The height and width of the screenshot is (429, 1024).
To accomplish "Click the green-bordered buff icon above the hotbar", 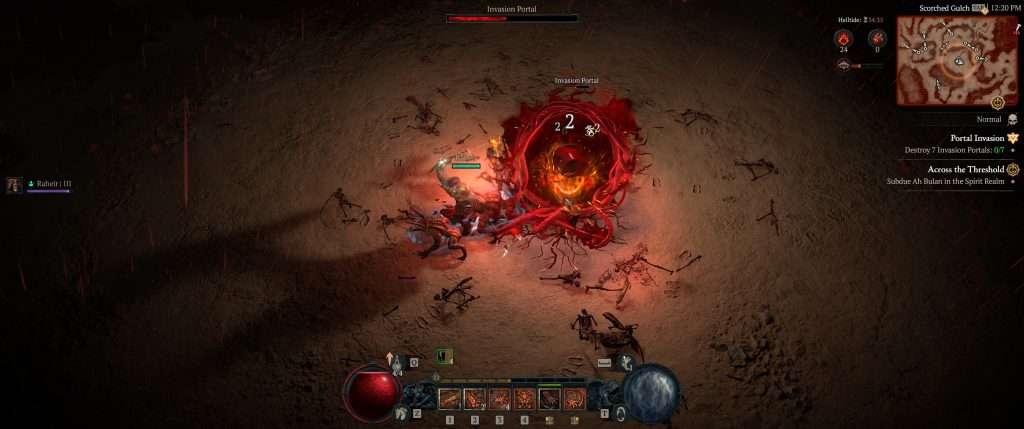I will pos(445,356).
